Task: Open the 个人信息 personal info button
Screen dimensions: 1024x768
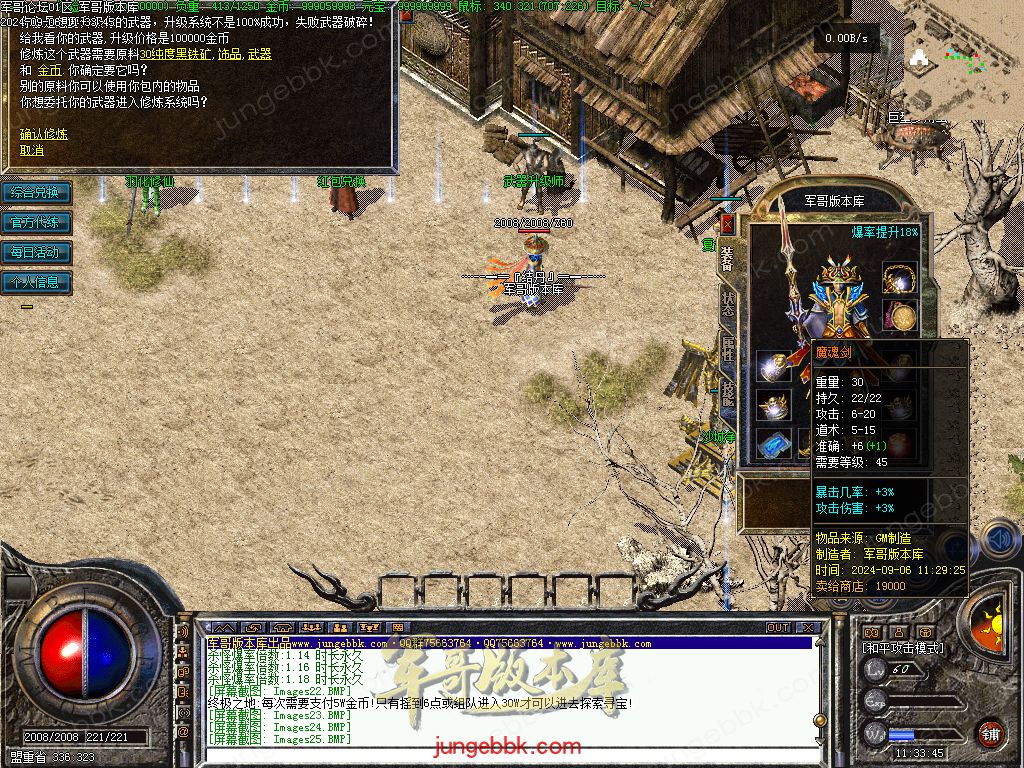Action: (36, 282)
